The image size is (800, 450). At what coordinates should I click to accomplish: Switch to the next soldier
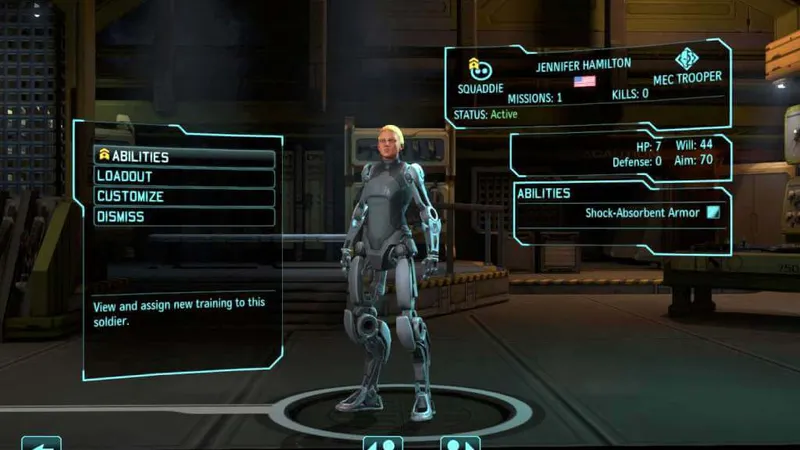tap(459, 443)
